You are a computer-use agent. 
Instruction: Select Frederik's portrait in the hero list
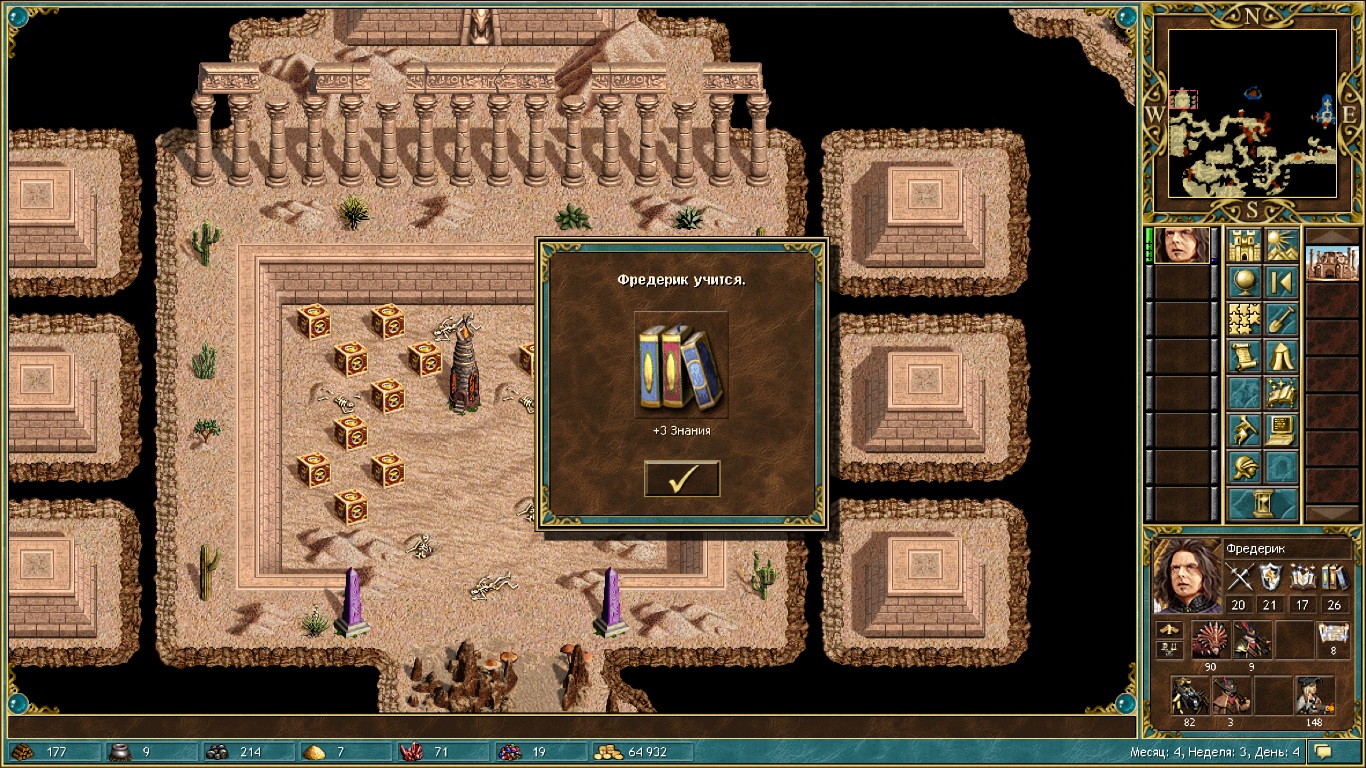coord(1182,246)
